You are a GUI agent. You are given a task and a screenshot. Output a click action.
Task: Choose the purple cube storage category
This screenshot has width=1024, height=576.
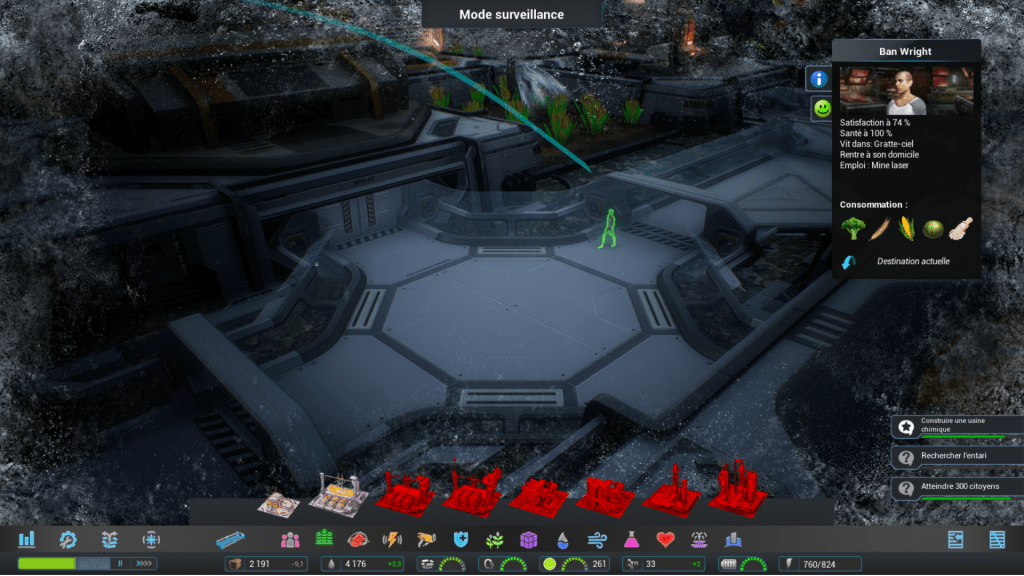pyautogui.click(x=529, y=540)
